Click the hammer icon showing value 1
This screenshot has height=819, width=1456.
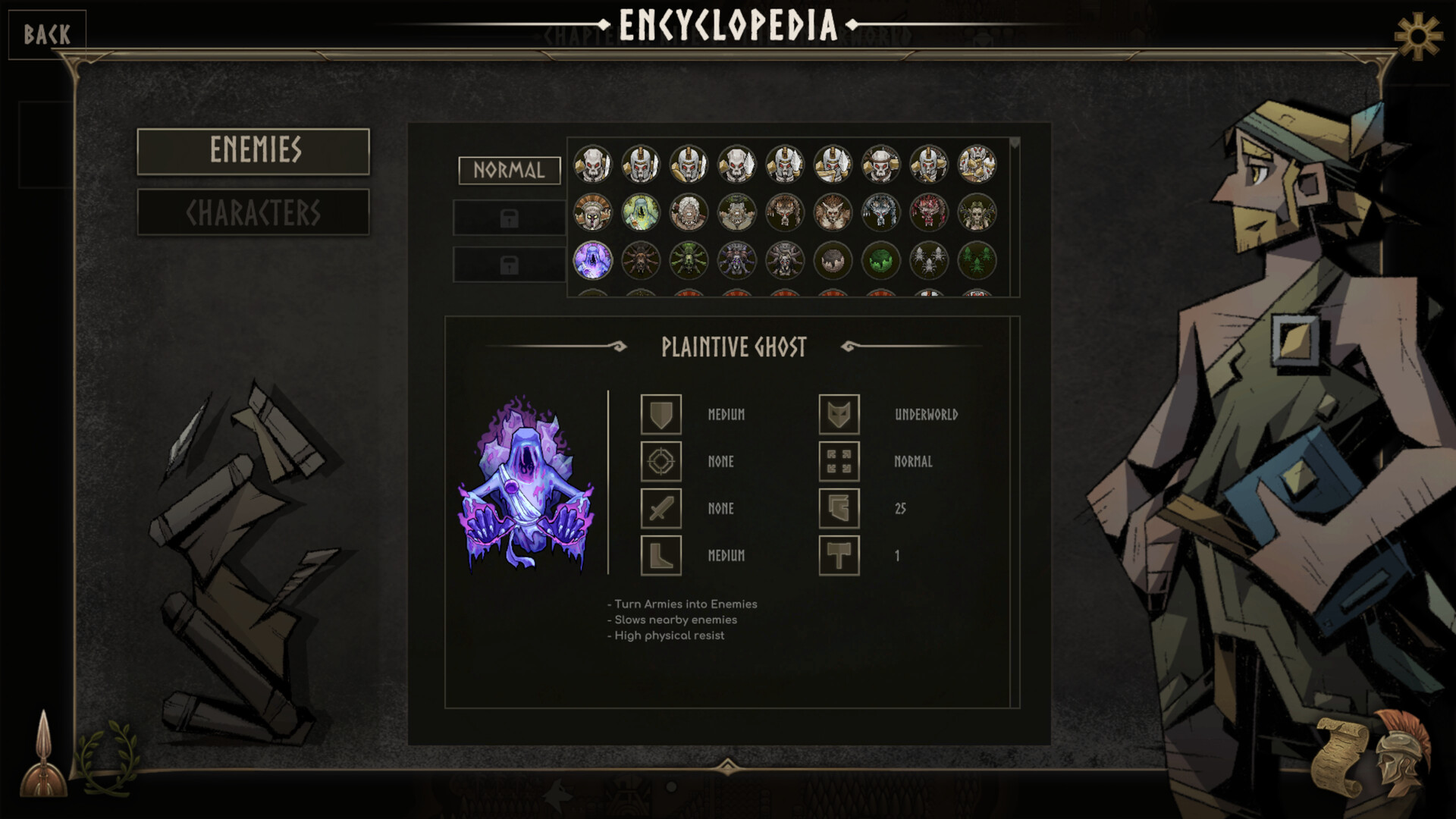pyautogui.click(x=840, y=555)
